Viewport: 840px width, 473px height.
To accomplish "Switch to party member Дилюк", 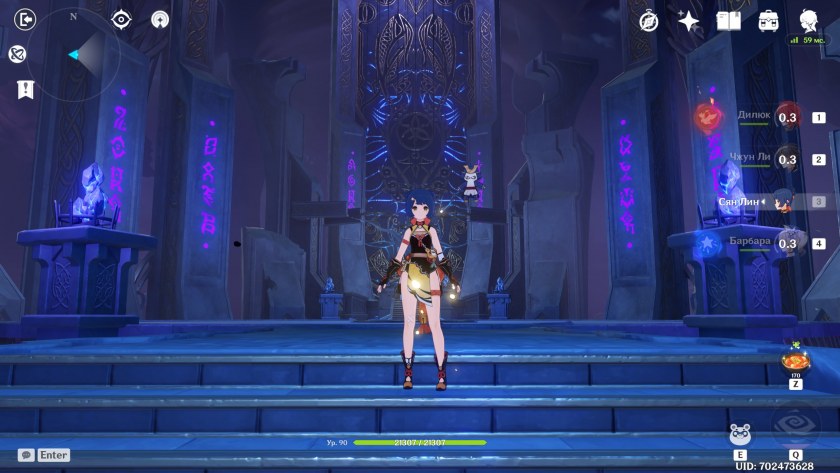I will pos(788,117).
